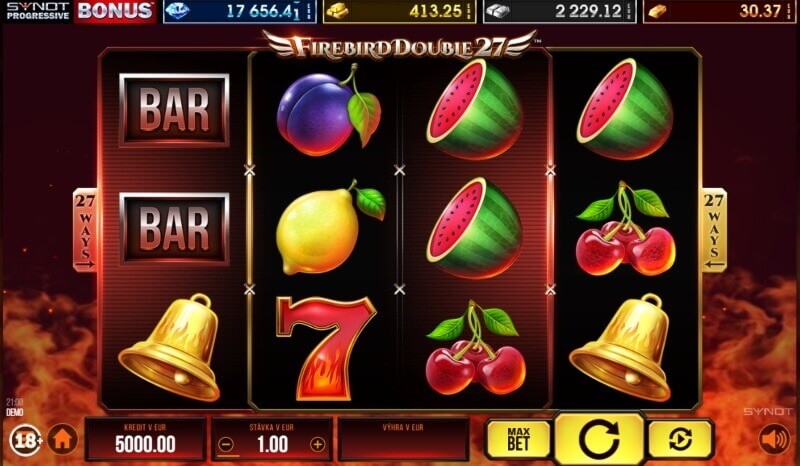800x466 pixels.
Task: Go to the home lobby icon
Action: (63, 439)
